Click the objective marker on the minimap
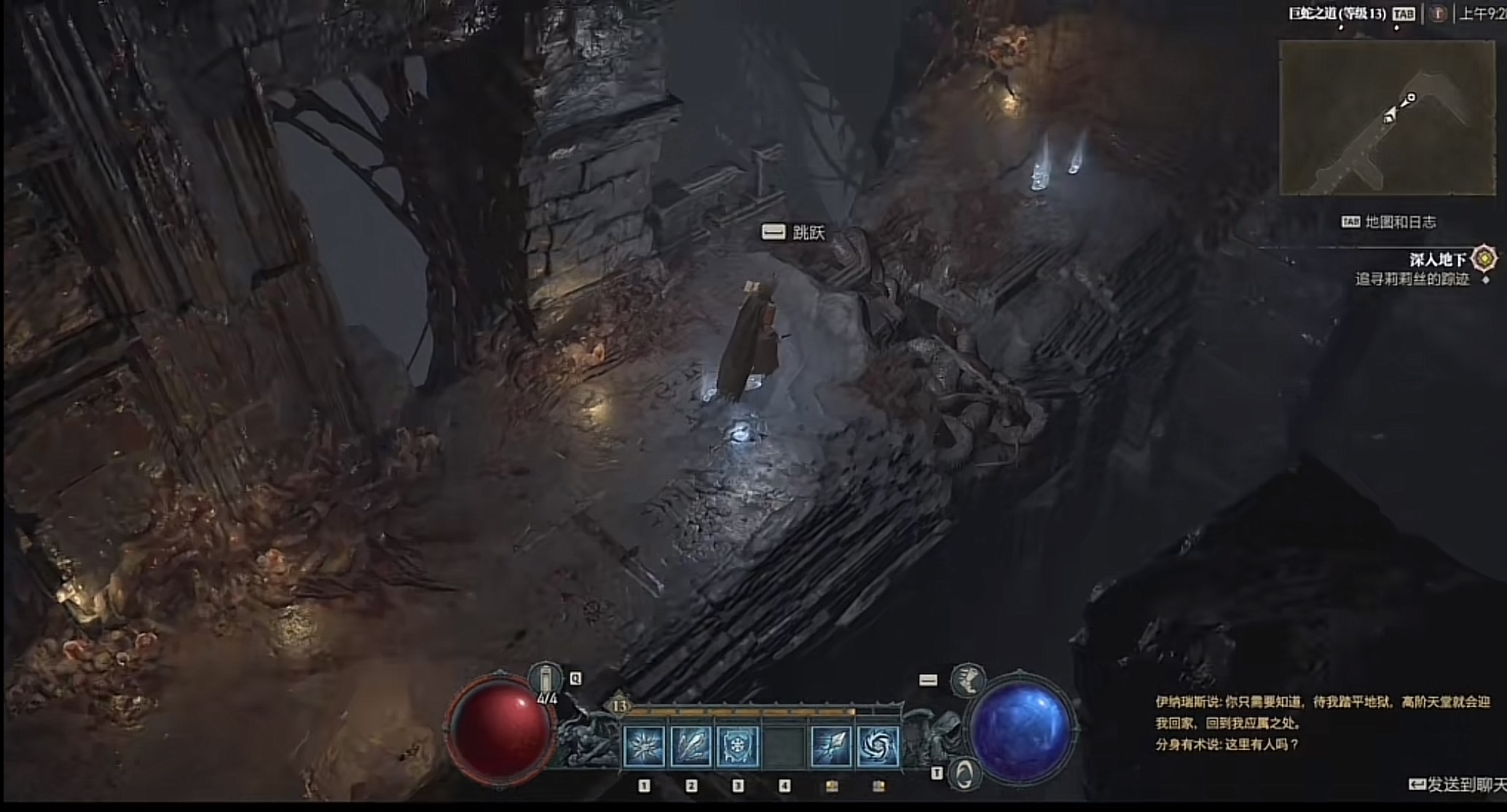 pos(1411,98)
